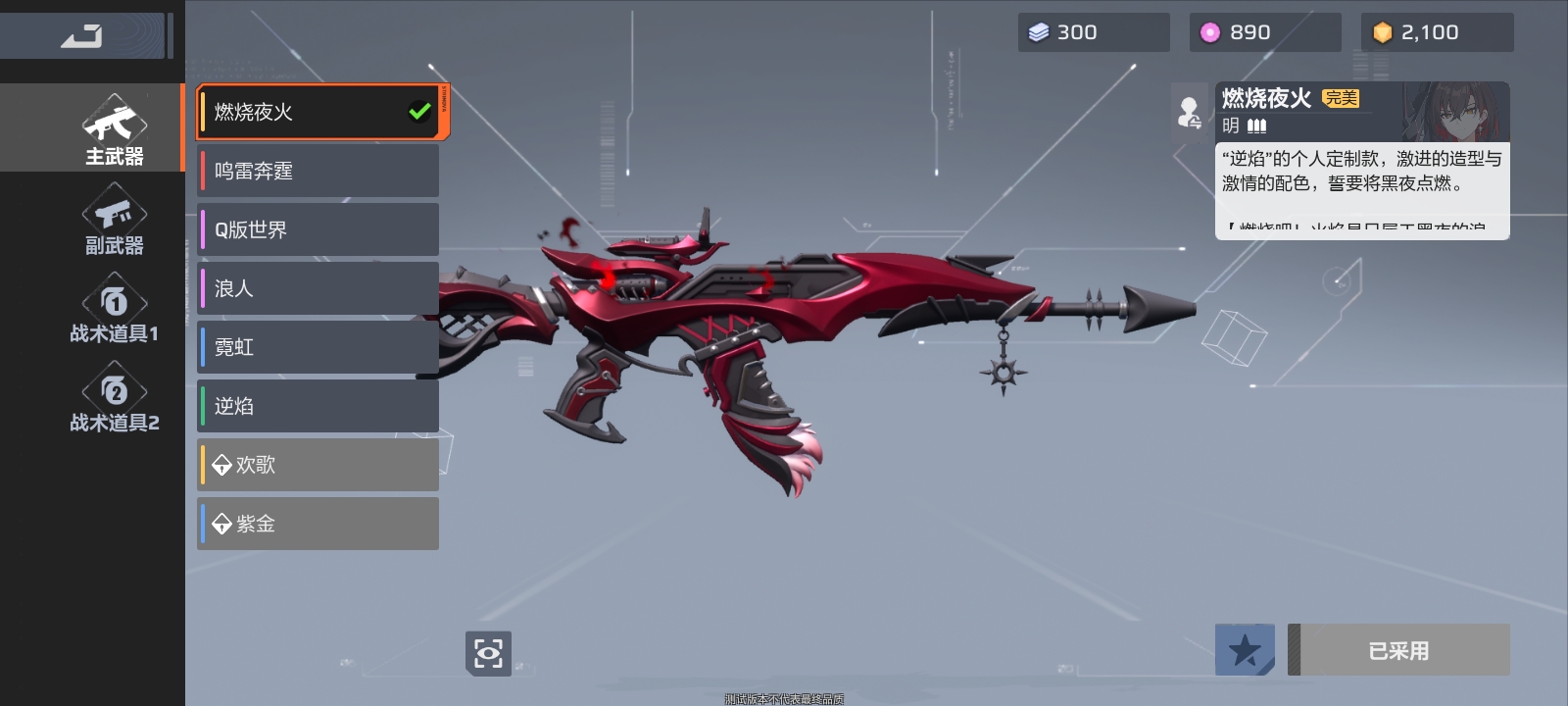Select the 燃烧夜火 skin entry
This screenshot has width=1568, height=706.
[x=318, y=112]
